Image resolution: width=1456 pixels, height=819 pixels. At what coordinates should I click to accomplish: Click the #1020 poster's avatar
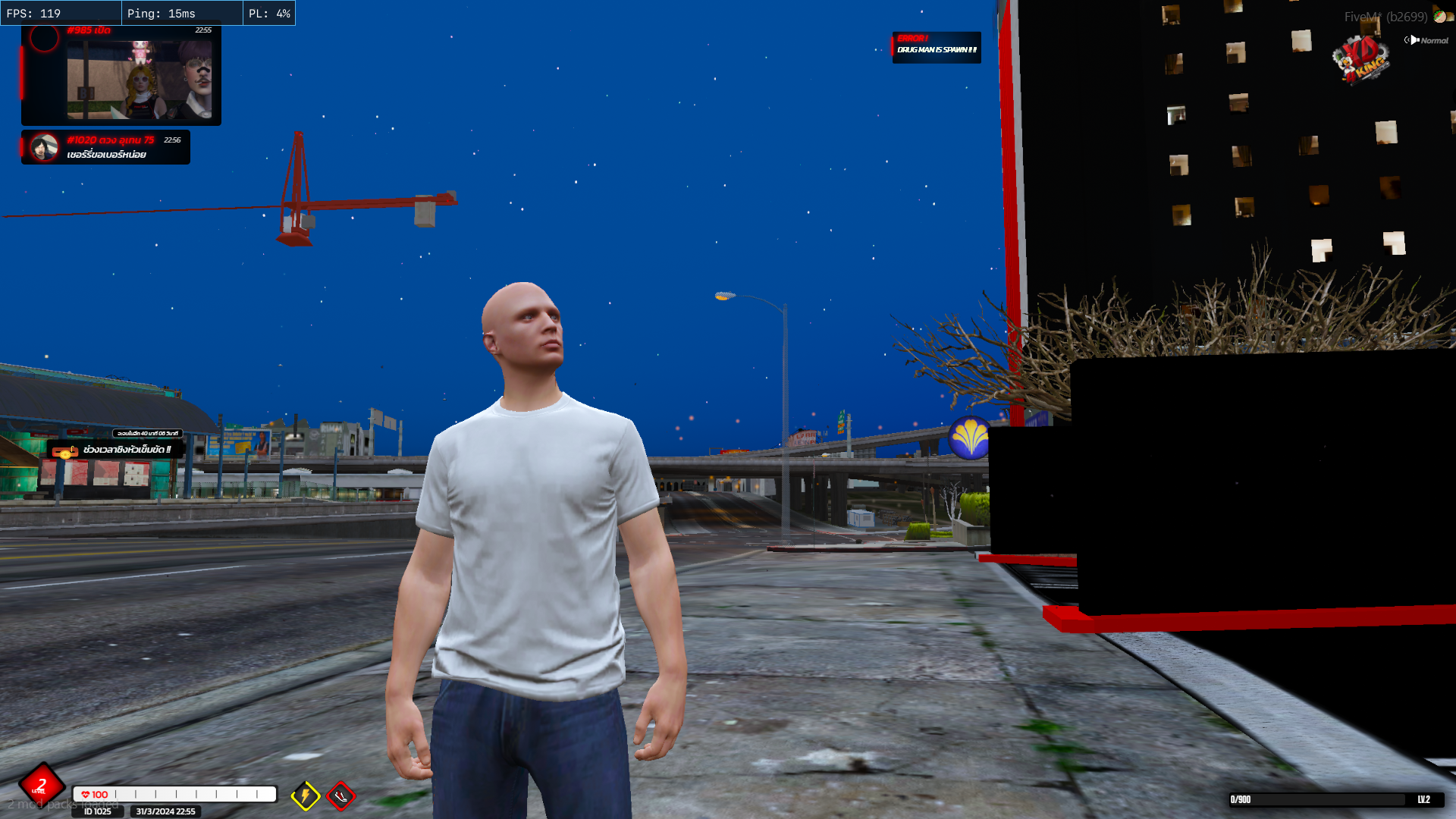point(44,147)
